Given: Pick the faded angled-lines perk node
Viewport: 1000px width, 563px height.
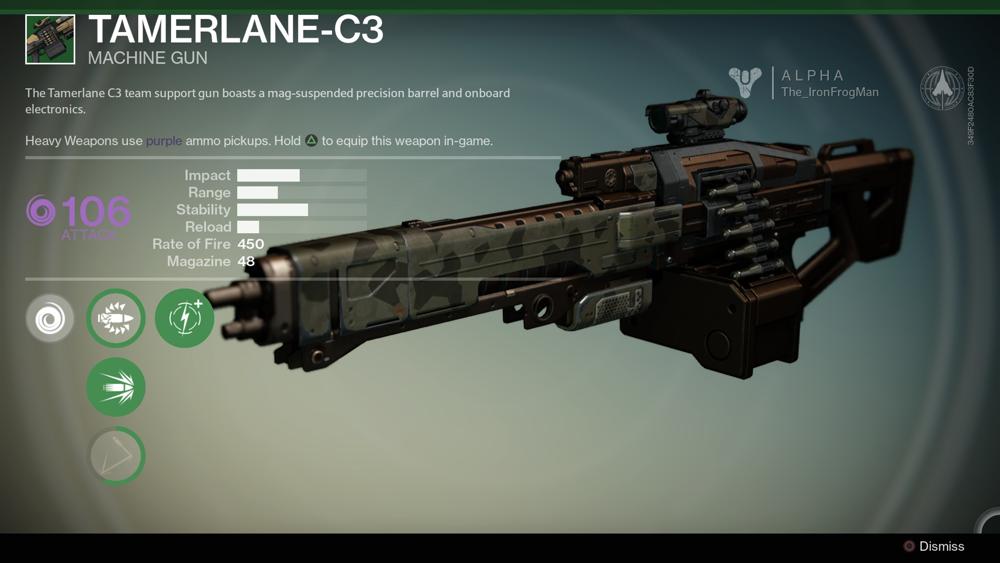Looking at the screenshot, I should tap(116, 456).
